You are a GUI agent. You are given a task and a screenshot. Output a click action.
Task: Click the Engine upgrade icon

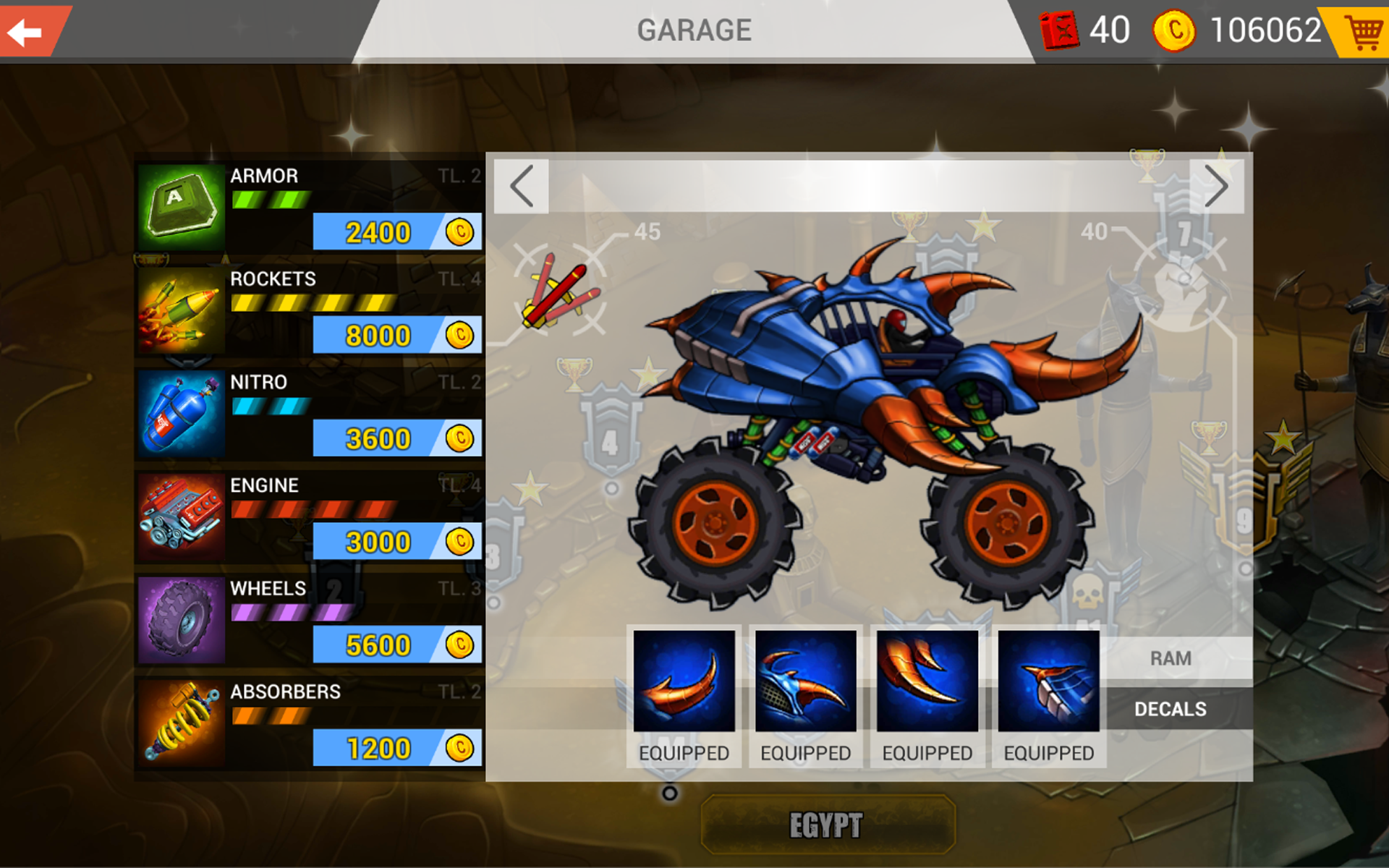(181, 517)
